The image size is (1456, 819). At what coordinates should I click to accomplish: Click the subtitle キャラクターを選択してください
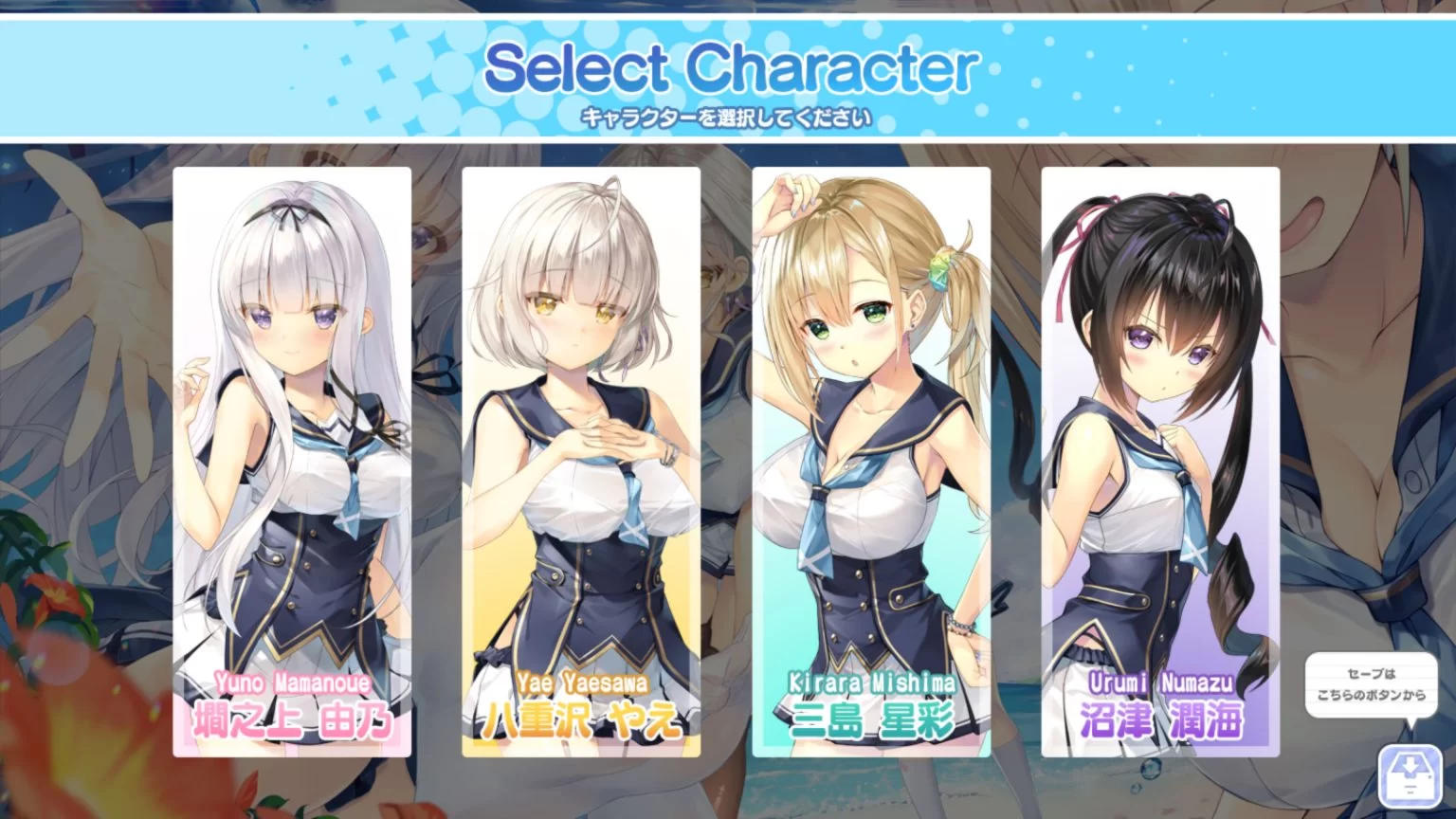728,116
